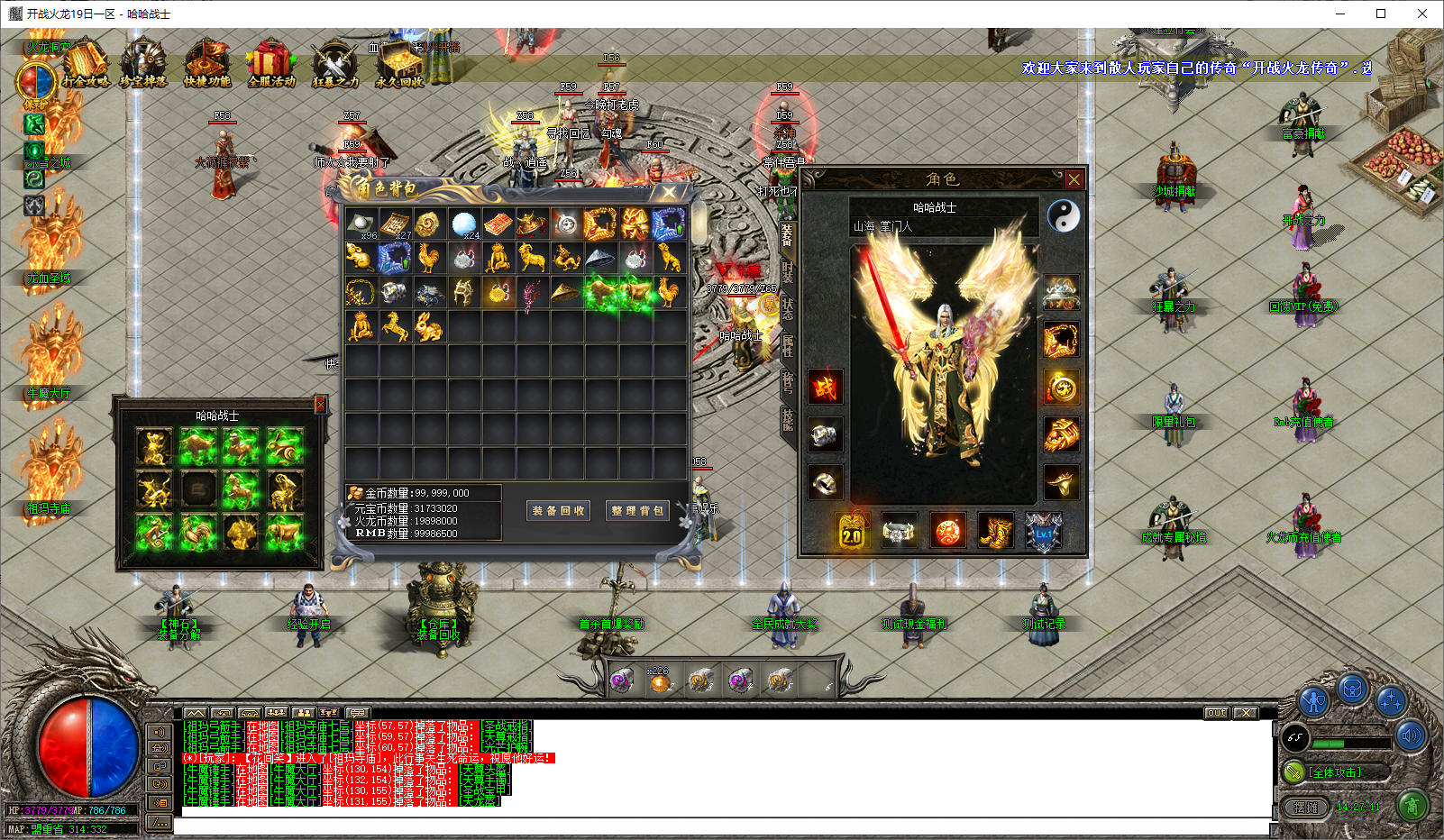The image size is (1444, 840).
Task: Sort the bag with 整理背包
Action: pos(637,511)
